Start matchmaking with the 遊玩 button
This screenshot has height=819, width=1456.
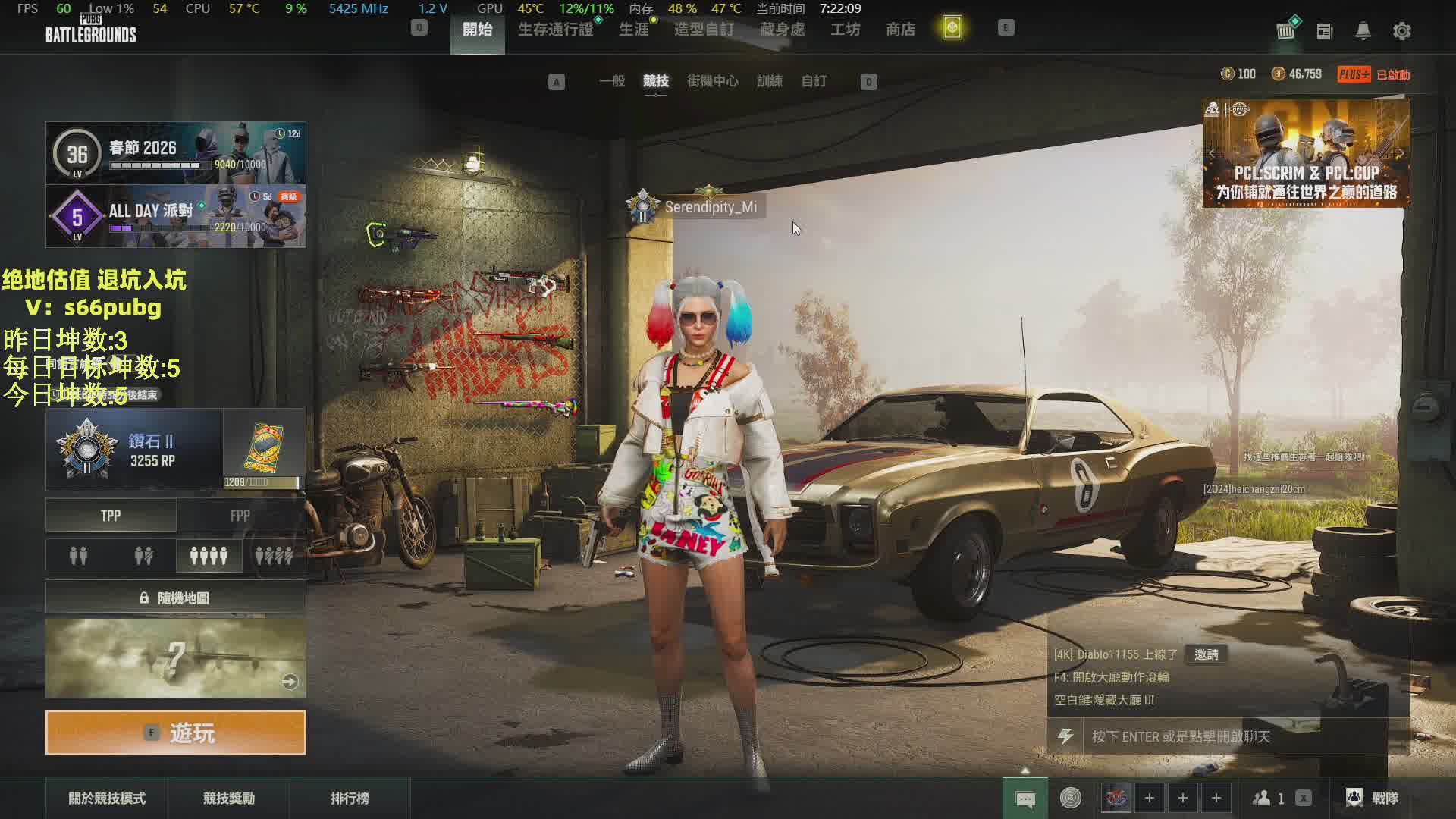pyautogui.click(x=176, y=733)
